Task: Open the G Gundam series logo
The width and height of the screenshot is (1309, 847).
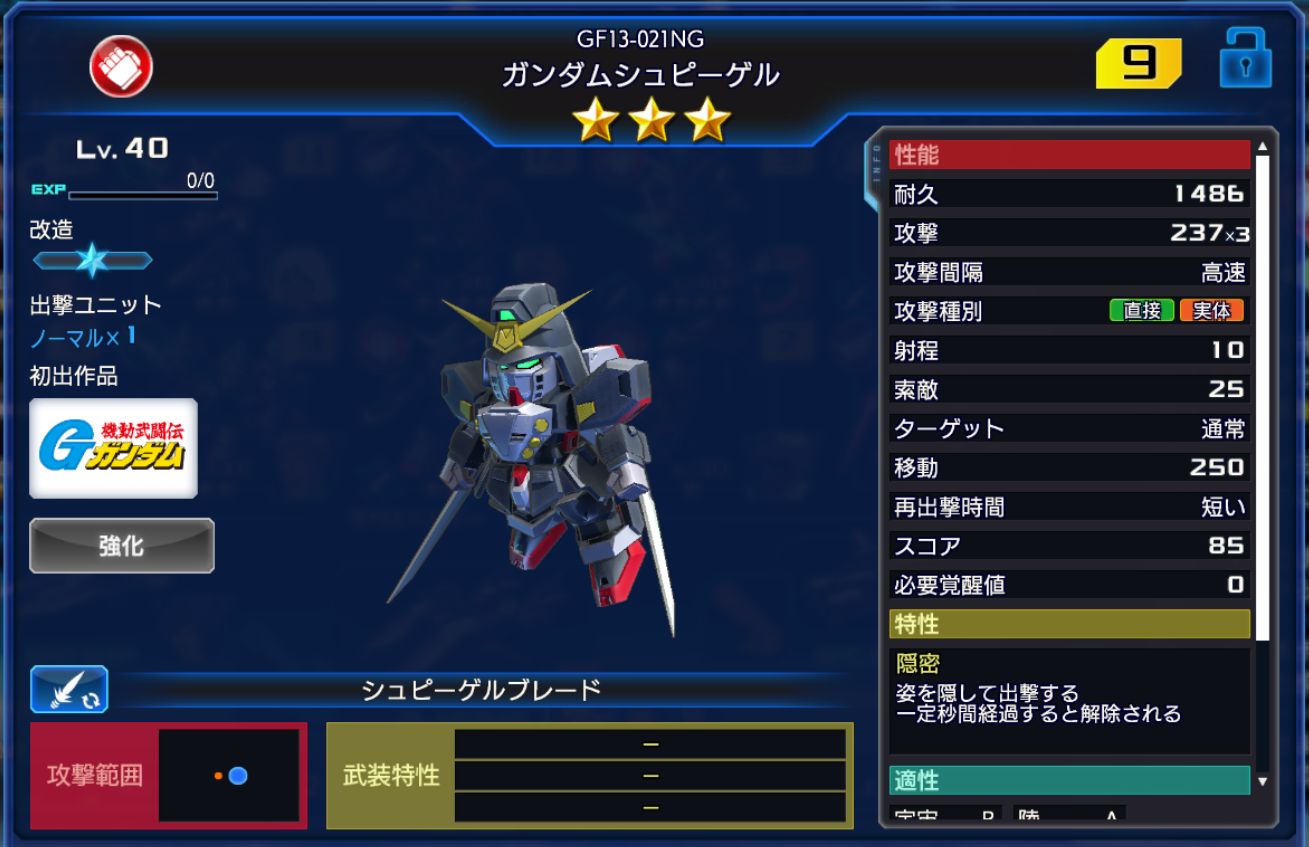Action: click(x=113, y=446)
